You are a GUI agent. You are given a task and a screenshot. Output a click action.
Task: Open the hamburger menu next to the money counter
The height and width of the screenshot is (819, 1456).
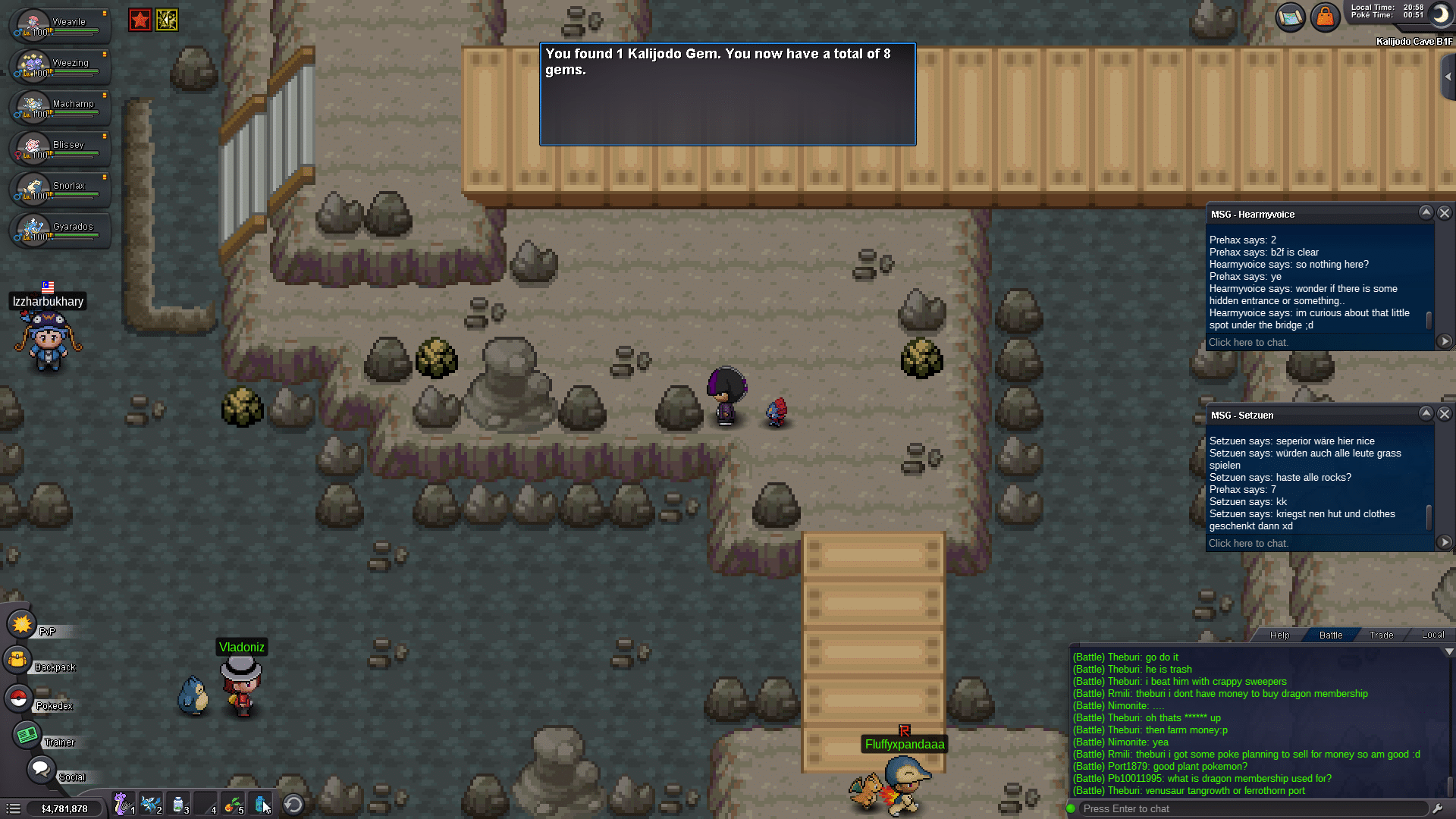pyautogui.click(x=12, y=808)
